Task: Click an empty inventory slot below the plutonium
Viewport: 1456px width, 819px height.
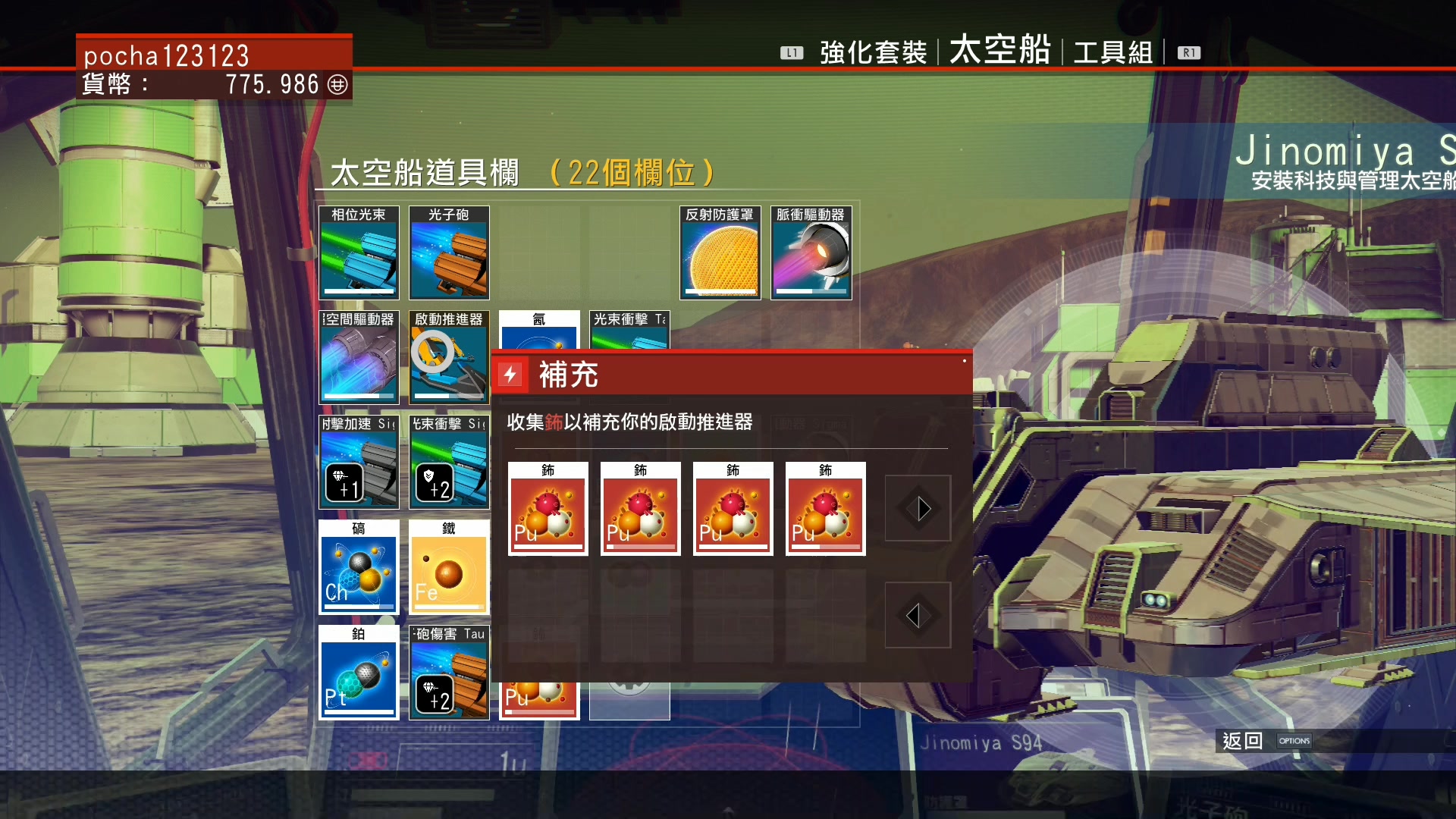Action: (x=548, y=615)
